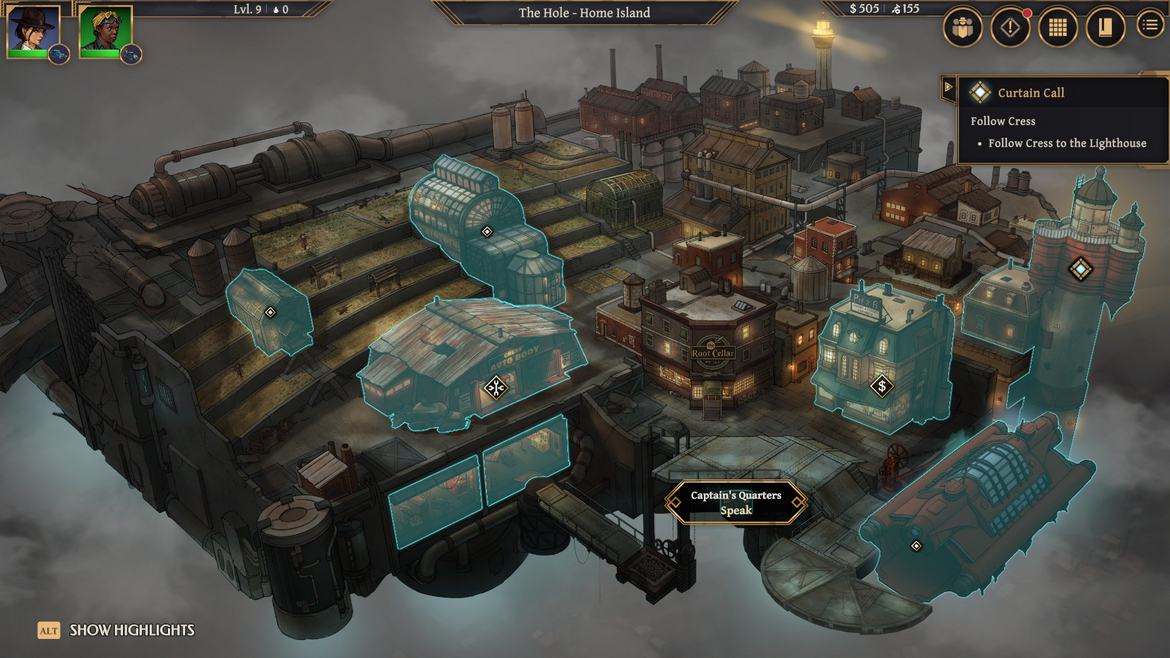The image size is (1170, 658).
Task: Select the Auto Body crossed-tools marker
Action: 496,387
